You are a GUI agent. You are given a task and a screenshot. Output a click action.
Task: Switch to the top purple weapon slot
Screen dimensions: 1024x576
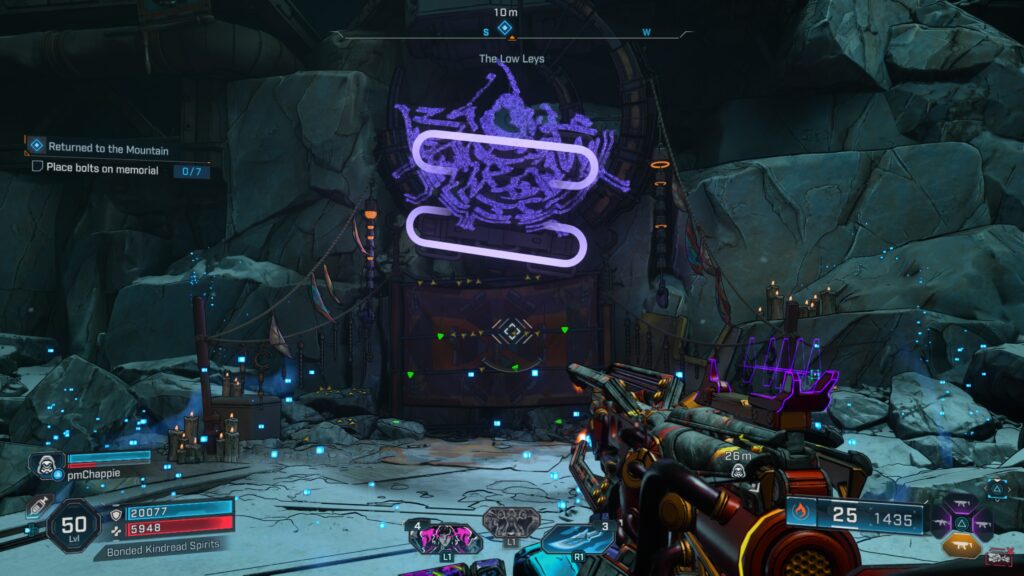961,503
